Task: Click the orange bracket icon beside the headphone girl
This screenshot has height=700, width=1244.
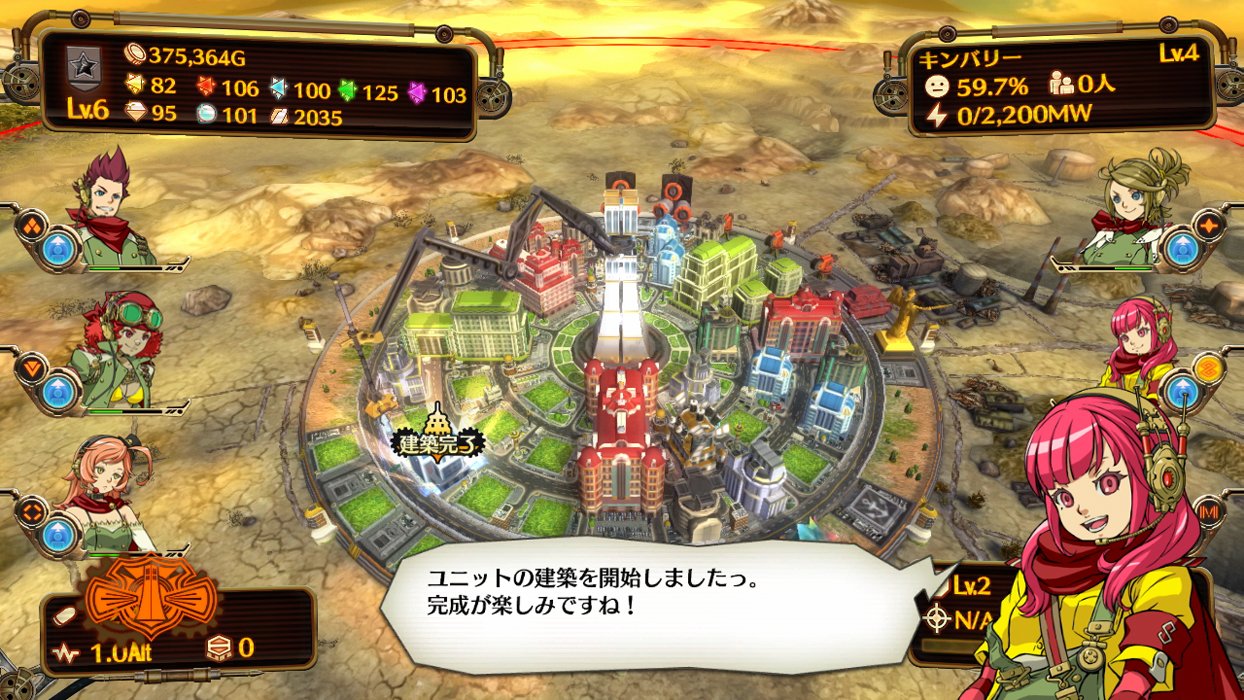Action: [x=31, y=510]
